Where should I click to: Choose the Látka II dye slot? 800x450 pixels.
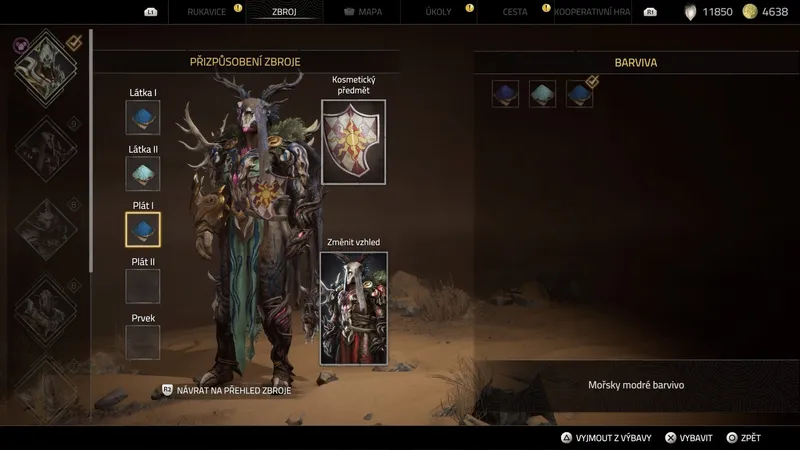point(143,173)
